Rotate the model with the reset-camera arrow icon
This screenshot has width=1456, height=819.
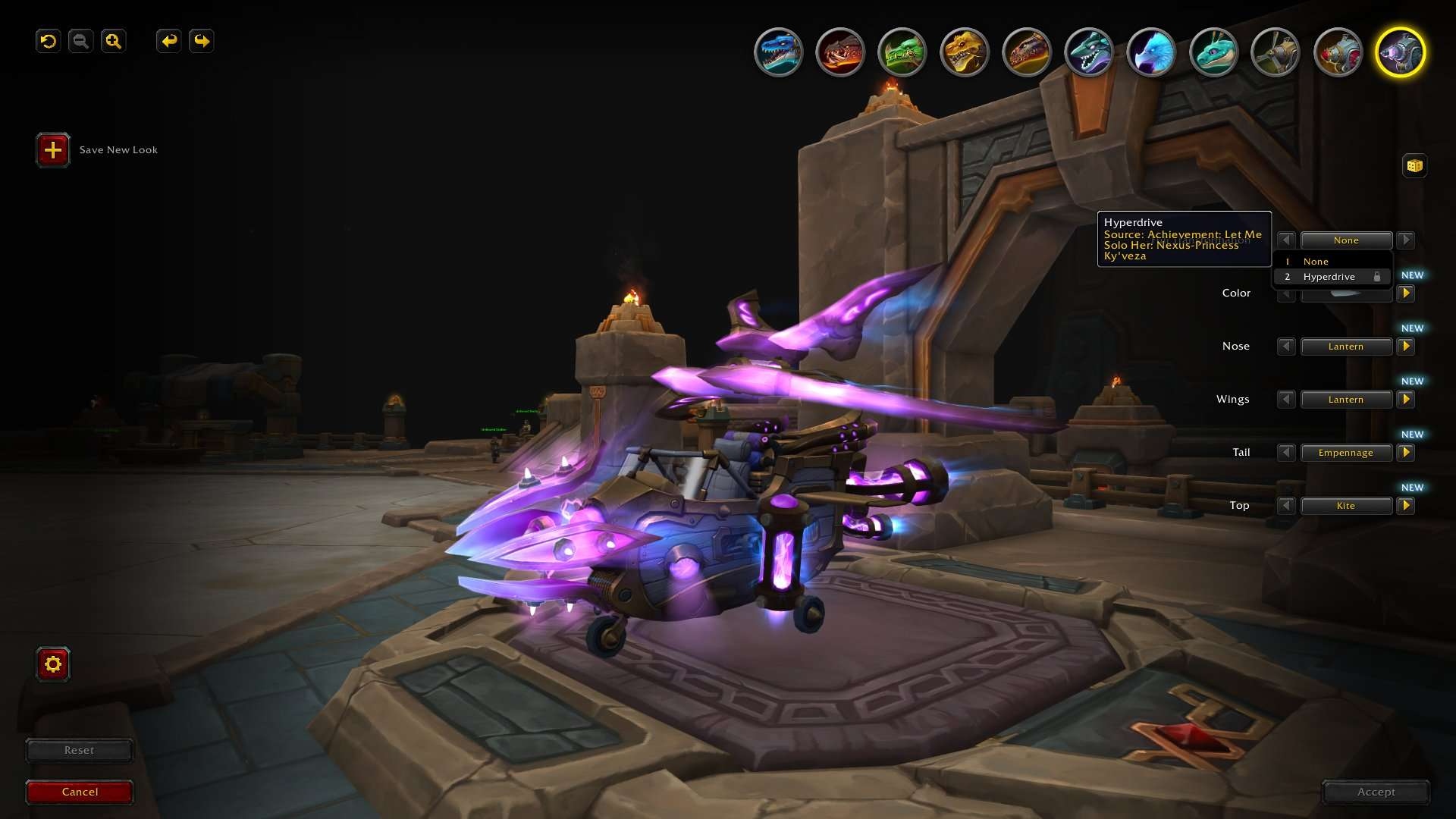click(49, 41)
